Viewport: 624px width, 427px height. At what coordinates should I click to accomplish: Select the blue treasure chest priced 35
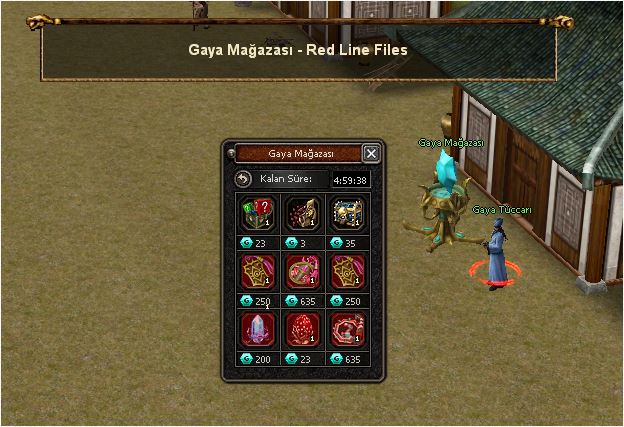point(346,214)
